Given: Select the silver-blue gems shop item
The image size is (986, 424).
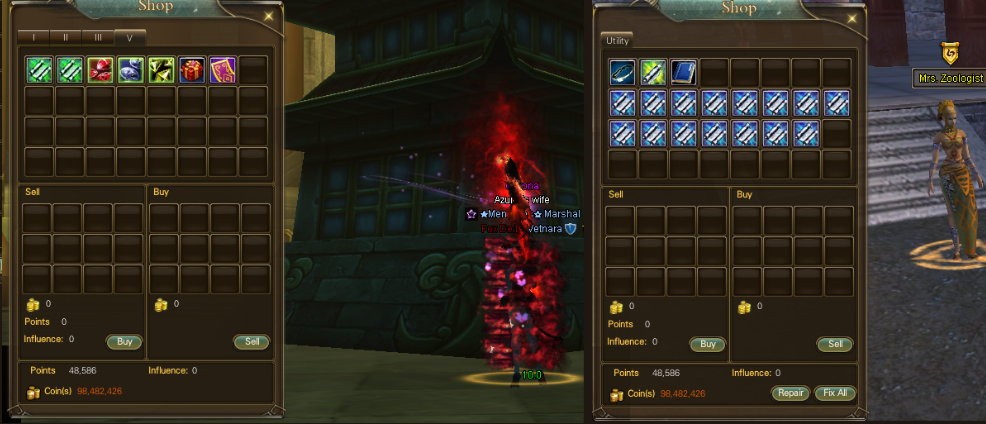Looking at the screenshot, I should click(131, 70).
